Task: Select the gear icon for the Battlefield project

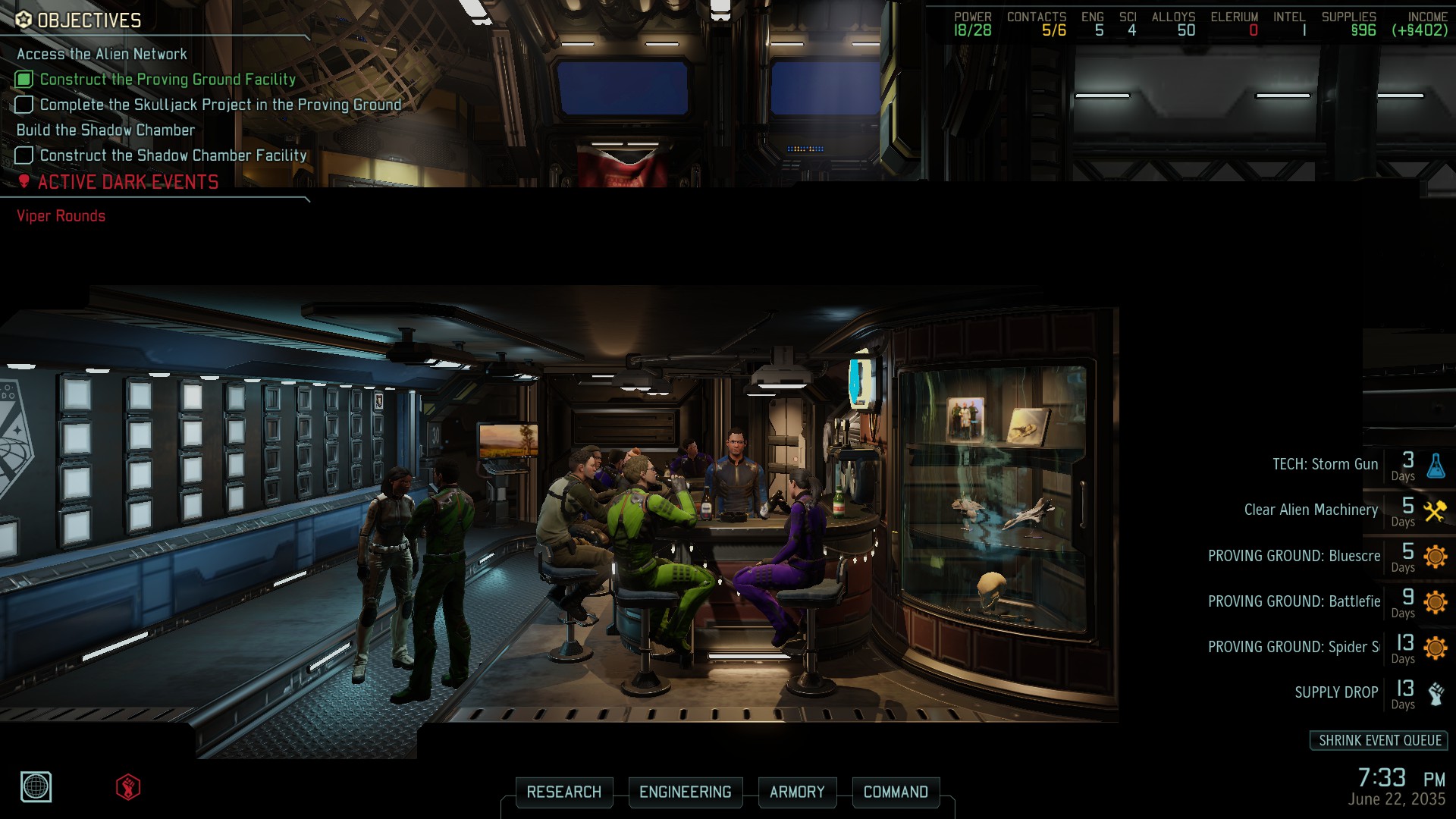Action: 1436,601
